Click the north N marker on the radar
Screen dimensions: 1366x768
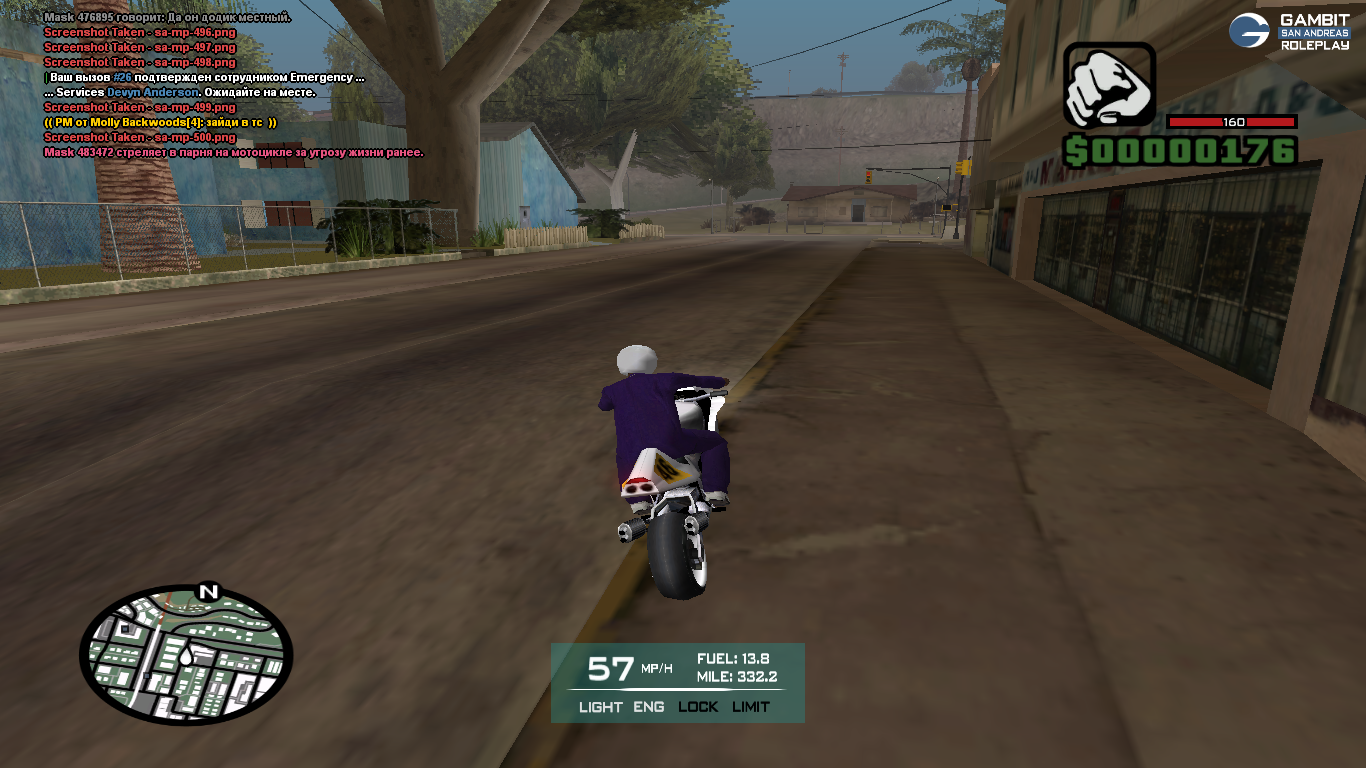tap(208, 592)
